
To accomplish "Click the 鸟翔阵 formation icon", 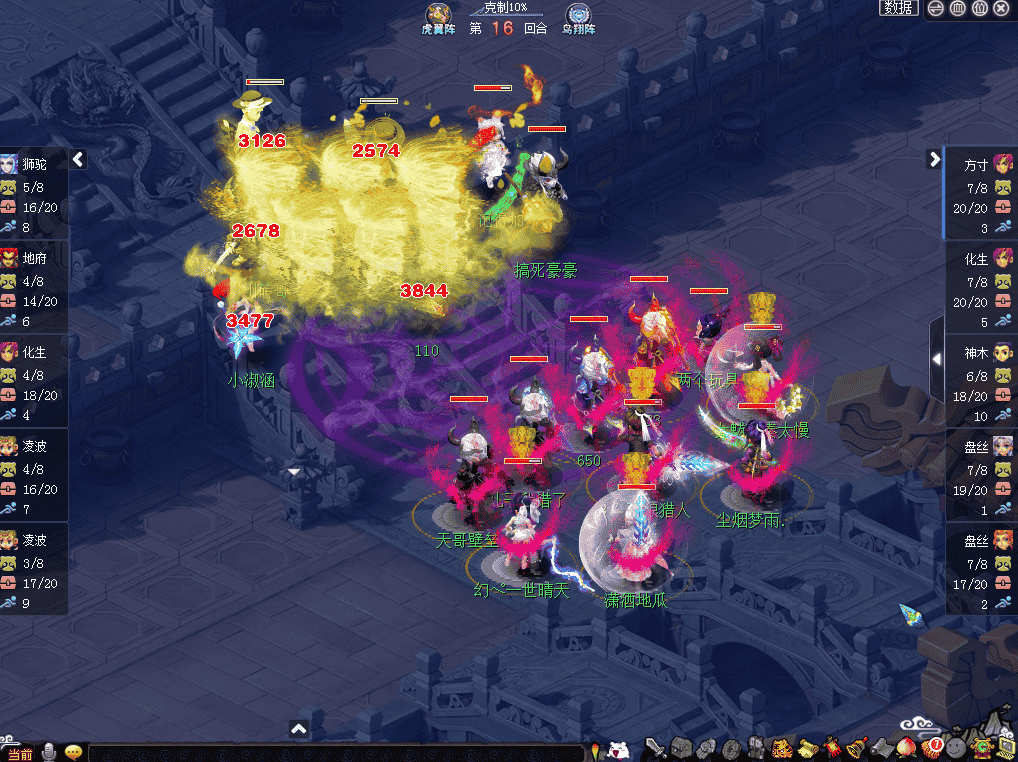I will click(x=577, y=16).
